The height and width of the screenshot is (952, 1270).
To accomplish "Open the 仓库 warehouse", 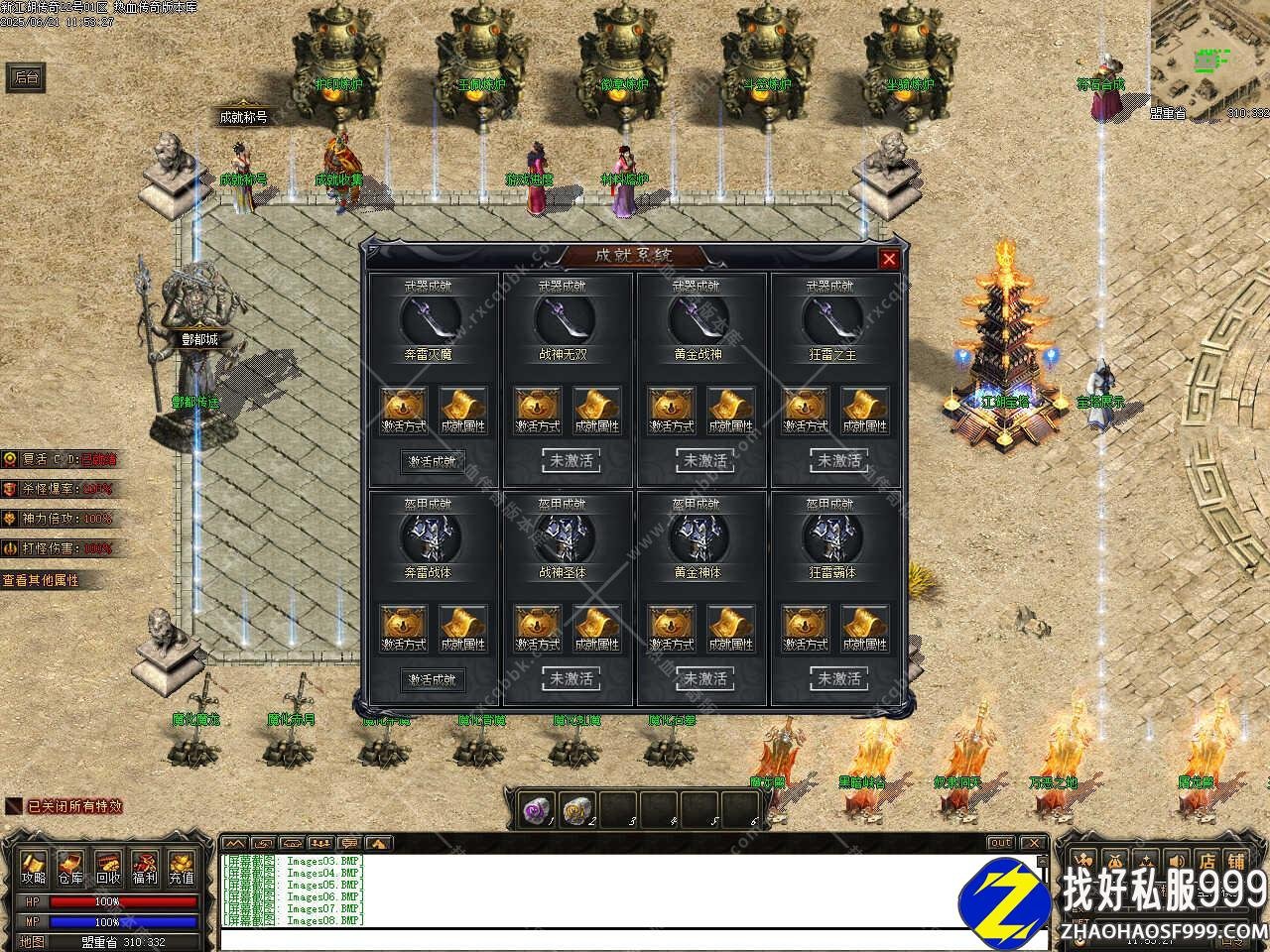I will 70,868.
